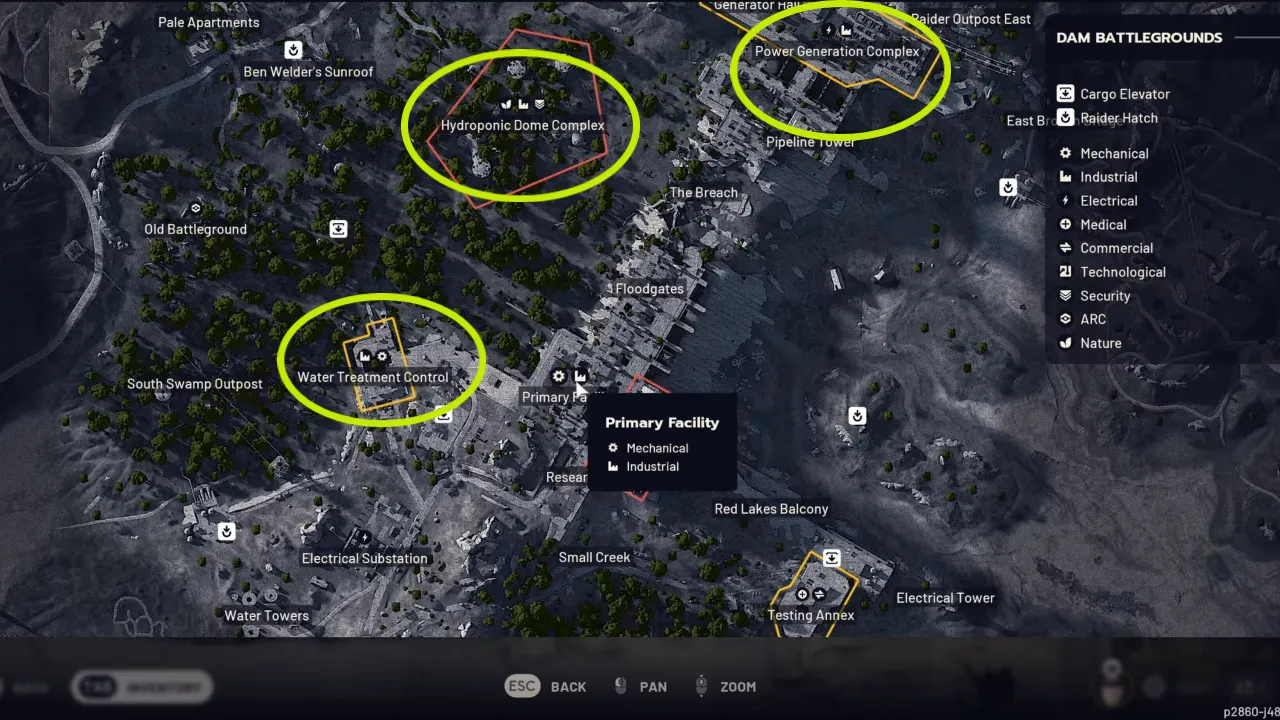Viewport: 1280px width, 720px height.
Task: Toggle the Nature filter in the legend
Action: [x=1065, y=343]
